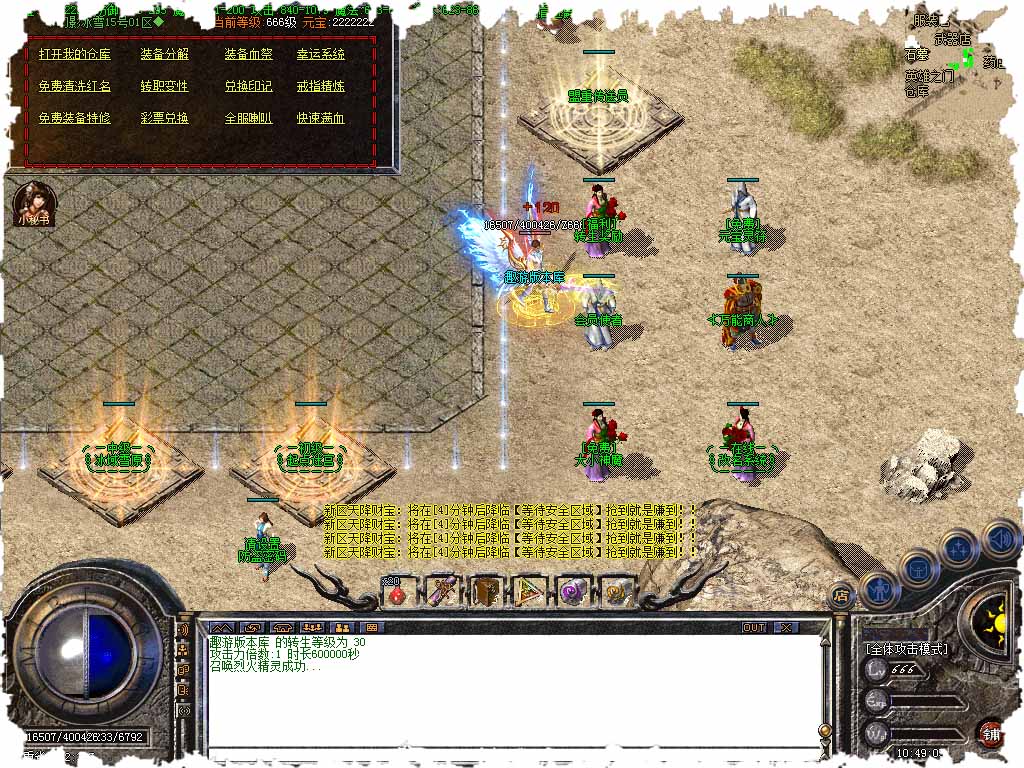
Task: Use the purple orb hotbar item
Action: click(572, 592)
